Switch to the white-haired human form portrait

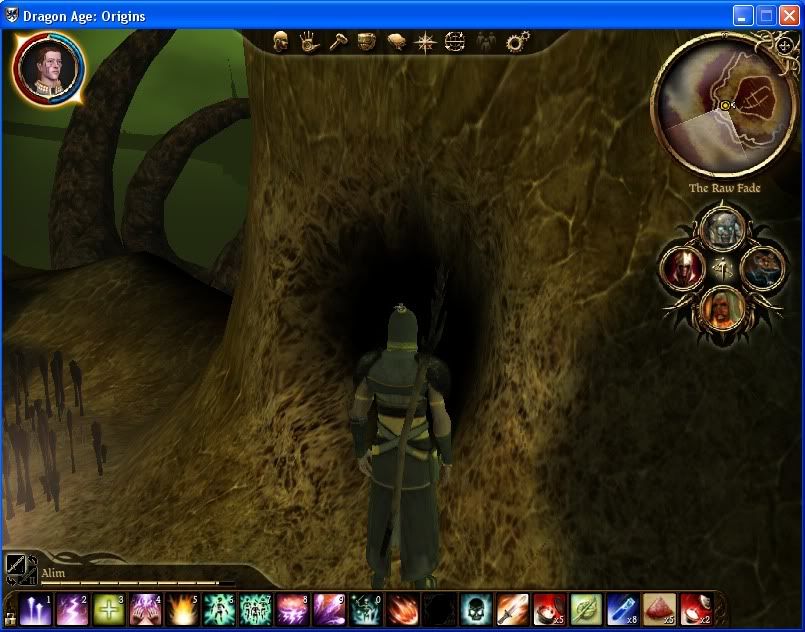click(x=720, y=308)
